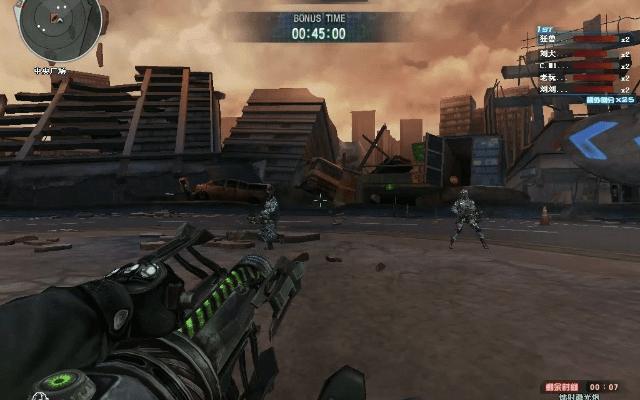Select the player row starting with C
Image resolution: width=640 pixels, height=400 pixels.
[578, 64]
